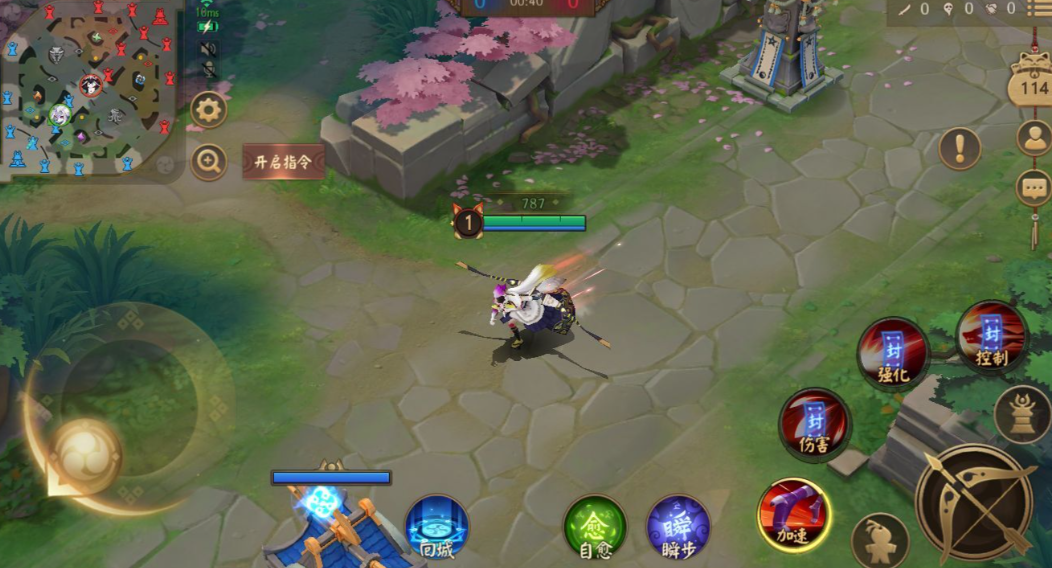1052x568 pixels.
Task: Toggle the muted speaker icon
Action: coord(208,48)
